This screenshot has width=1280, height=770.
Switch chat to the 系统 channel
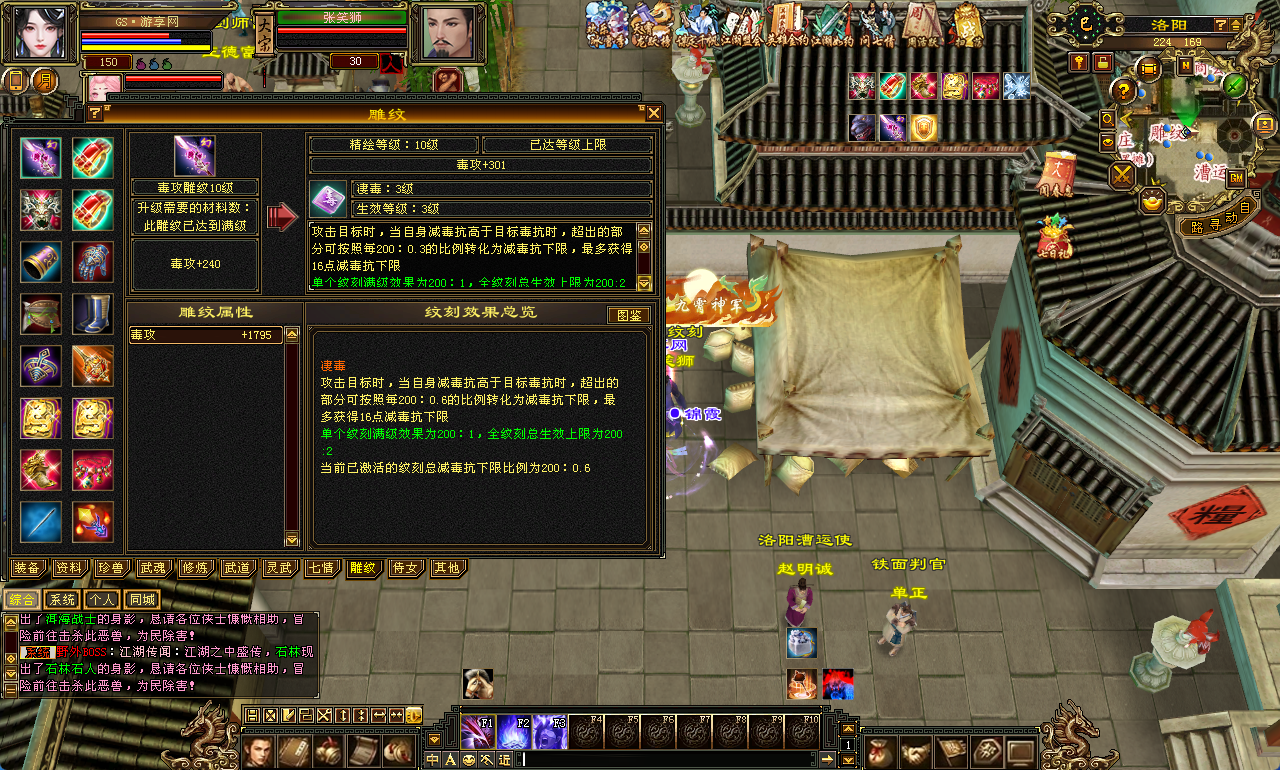pyautogui.click(x=62, y=600)
